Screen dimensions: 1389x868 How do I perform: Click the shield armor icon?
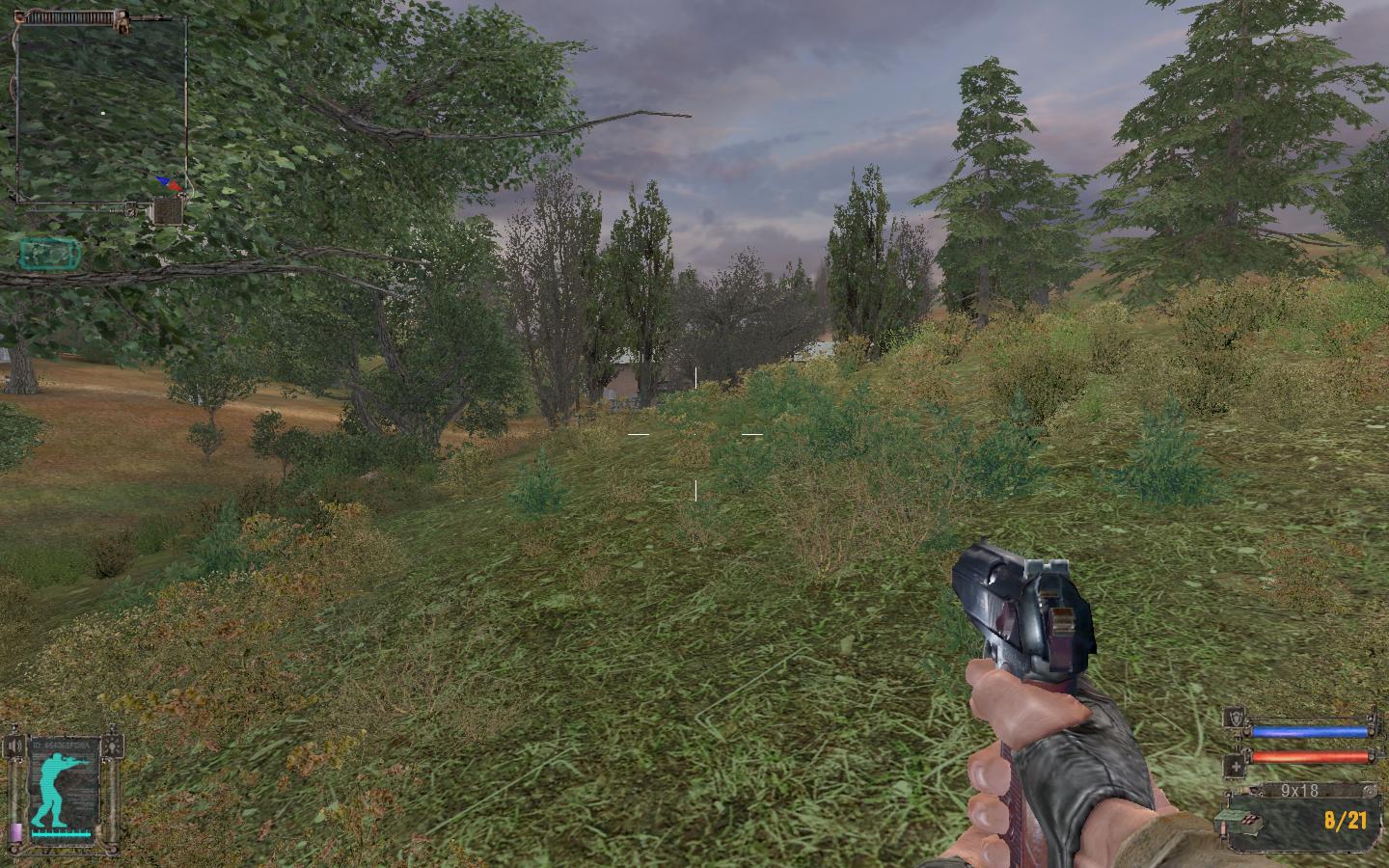coord(1235,718)
